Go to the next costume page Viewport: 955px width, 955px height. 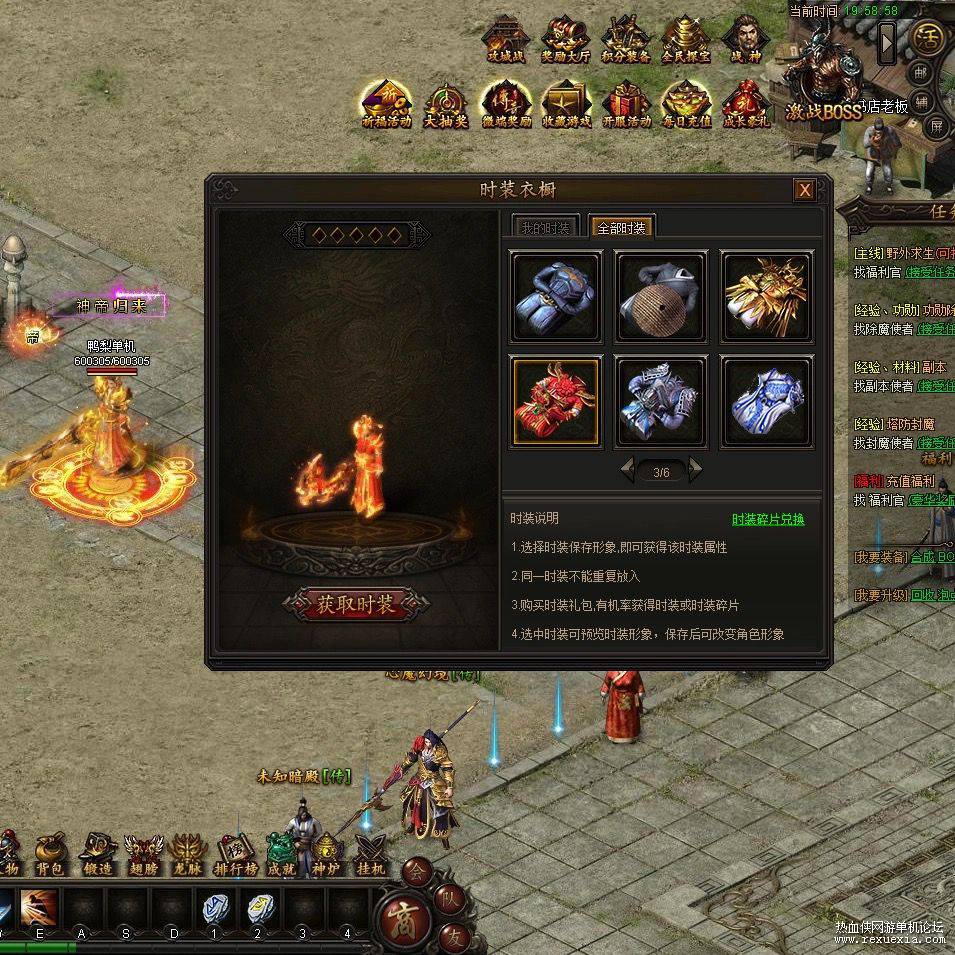[x=696, y=470]
